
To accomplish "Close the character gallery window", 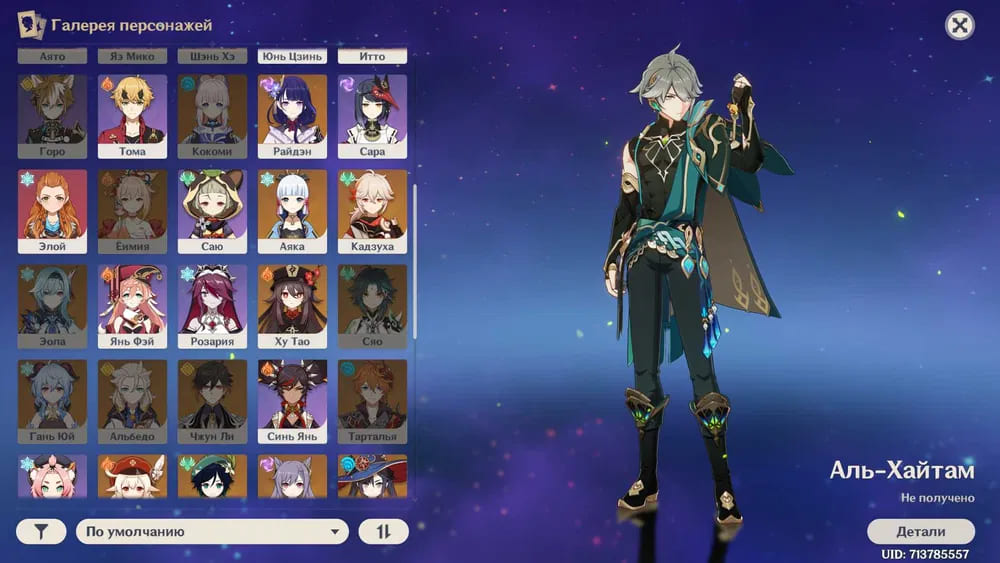I will tap(959, 26).
